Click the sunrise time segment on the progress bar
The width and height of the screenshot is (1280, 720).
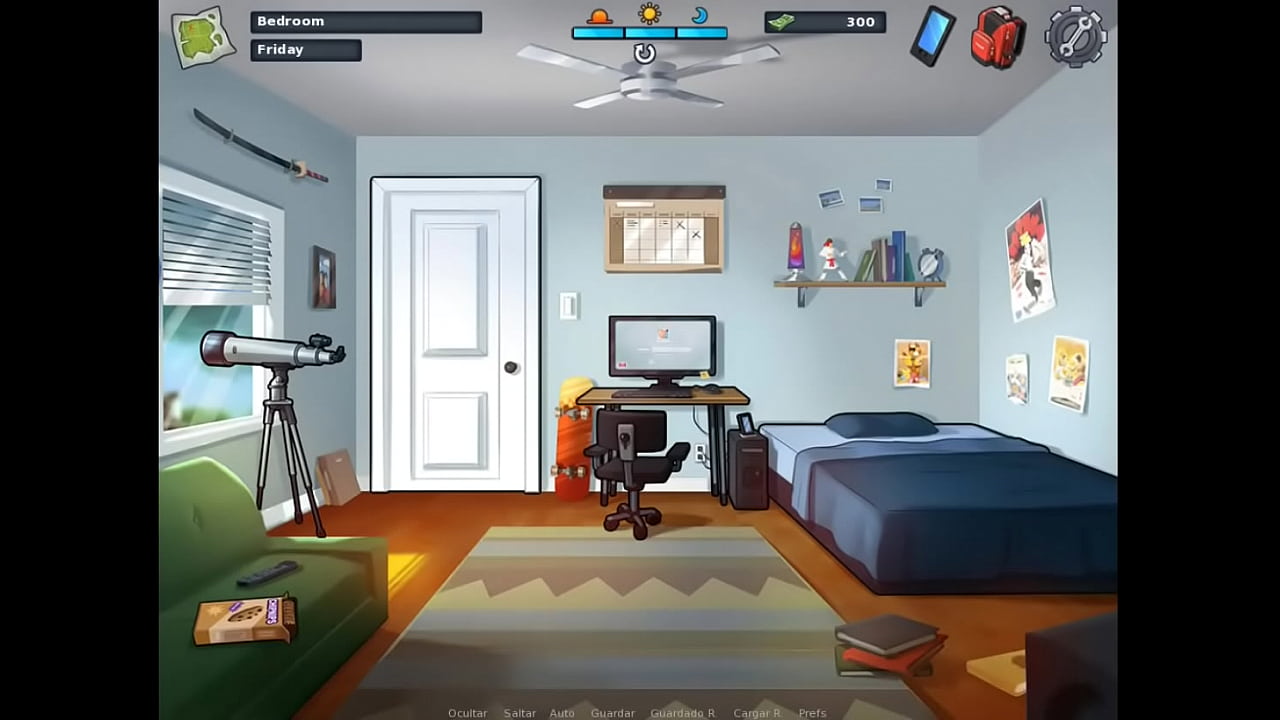598,31
